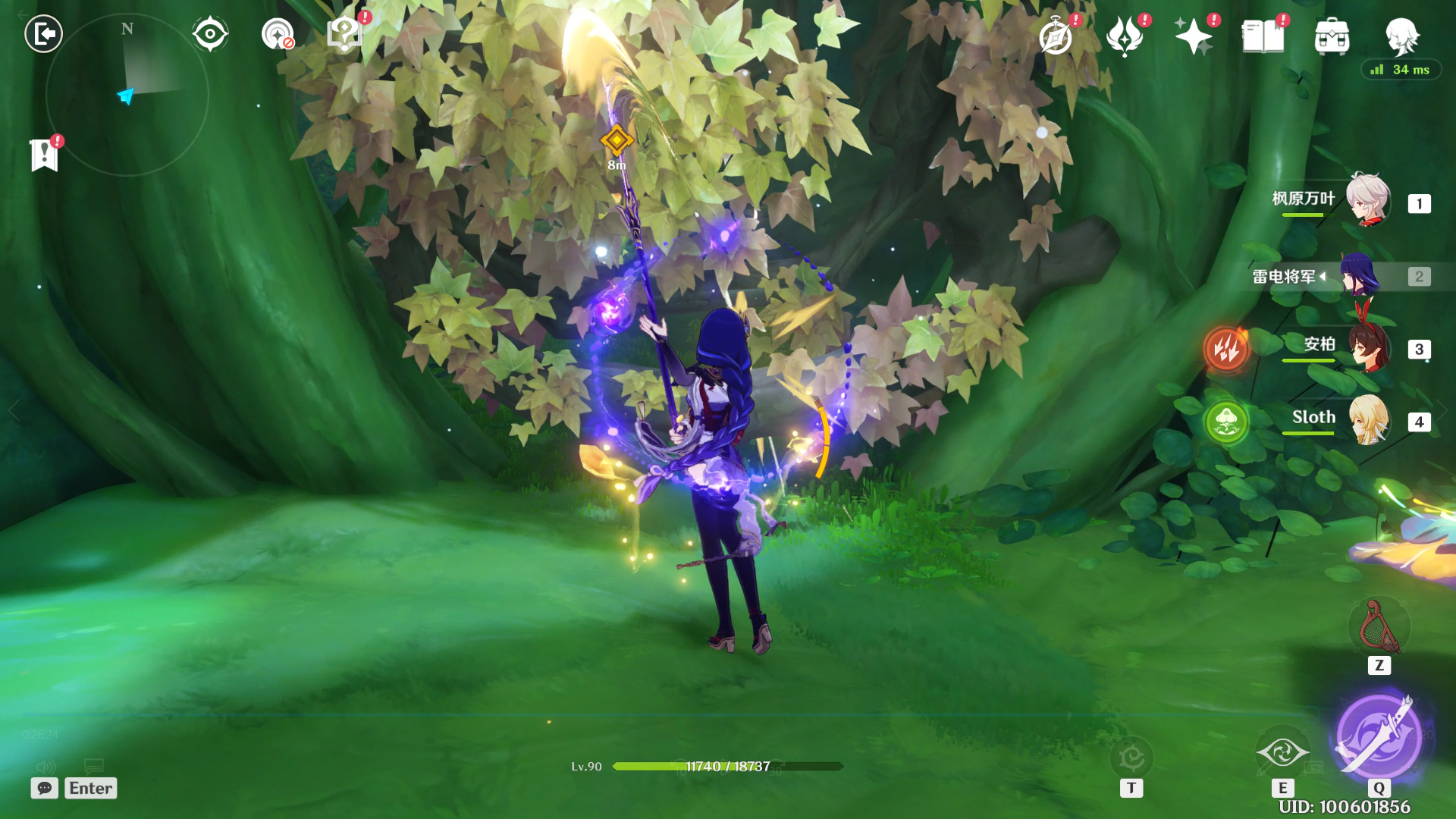Open the open-book handbook icon
The height and width of the screenshot is (819, 1456).
pyautogui.click(x=1263, y=36)
